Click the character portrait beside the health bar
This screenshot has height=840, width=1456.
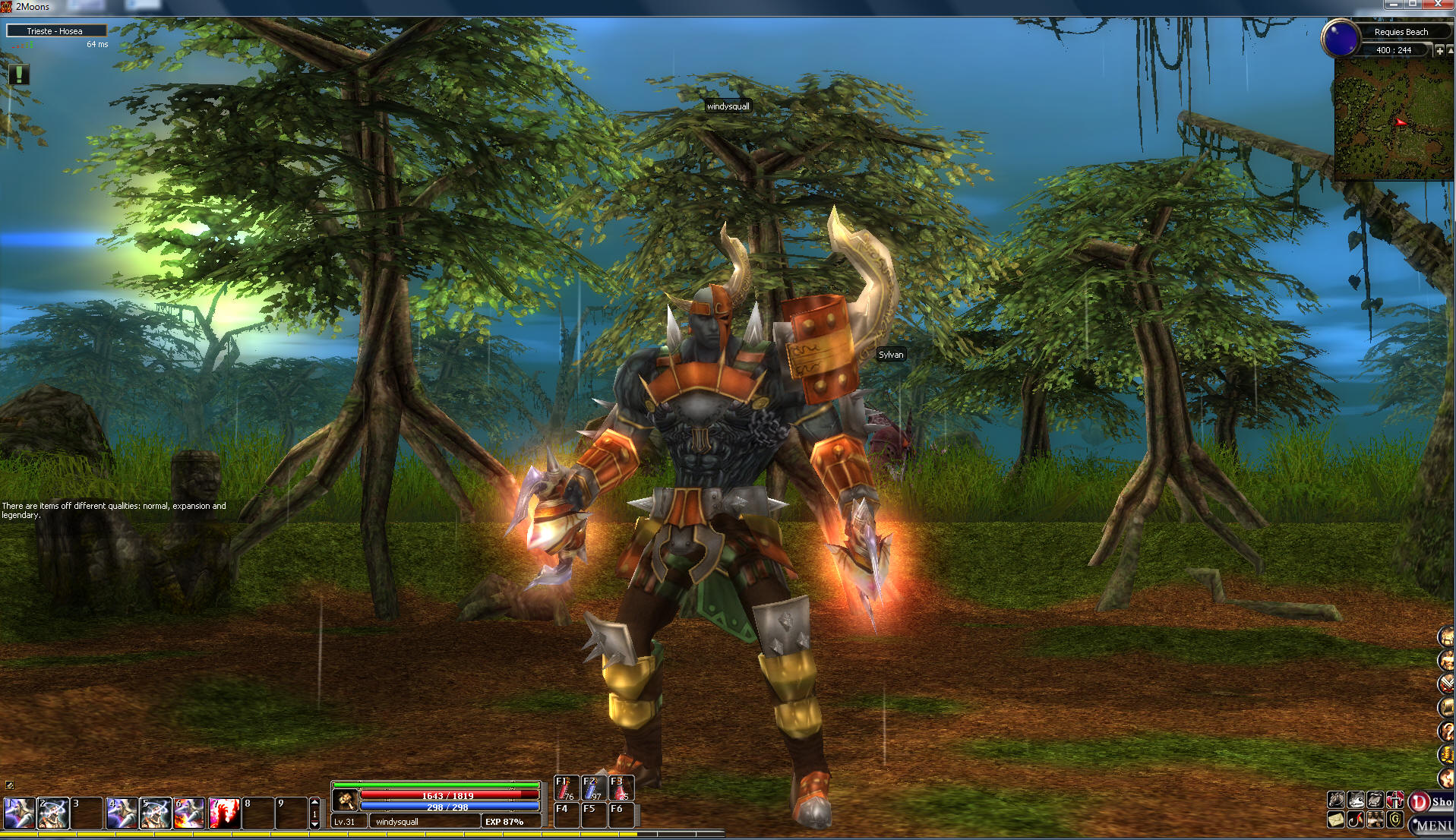(x=346, y=800)
